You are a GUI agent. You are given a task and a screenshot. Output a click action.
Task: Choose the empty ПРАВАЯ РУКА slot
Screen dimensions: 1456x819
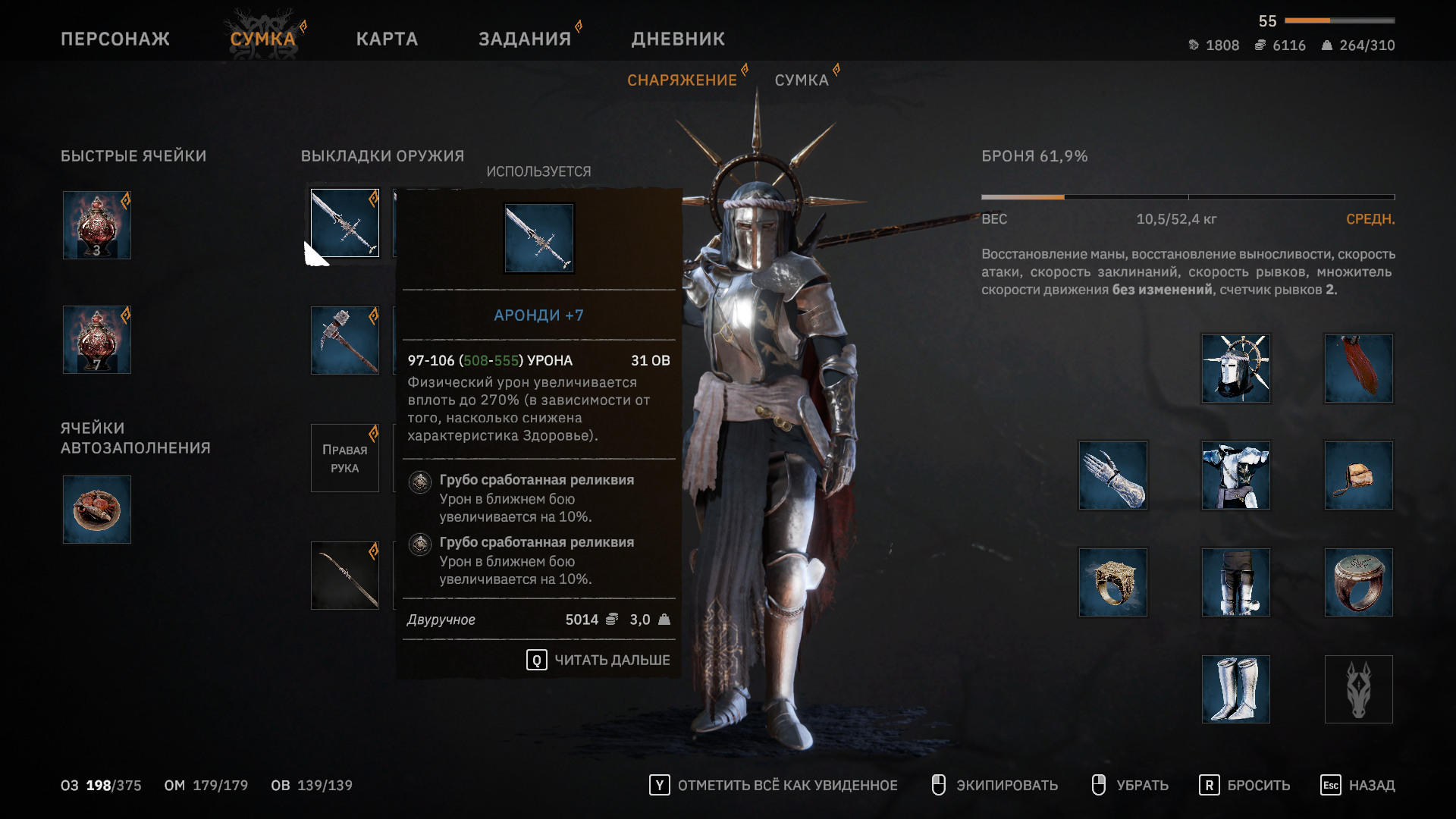pyautogui.click(x=345, y=458)
